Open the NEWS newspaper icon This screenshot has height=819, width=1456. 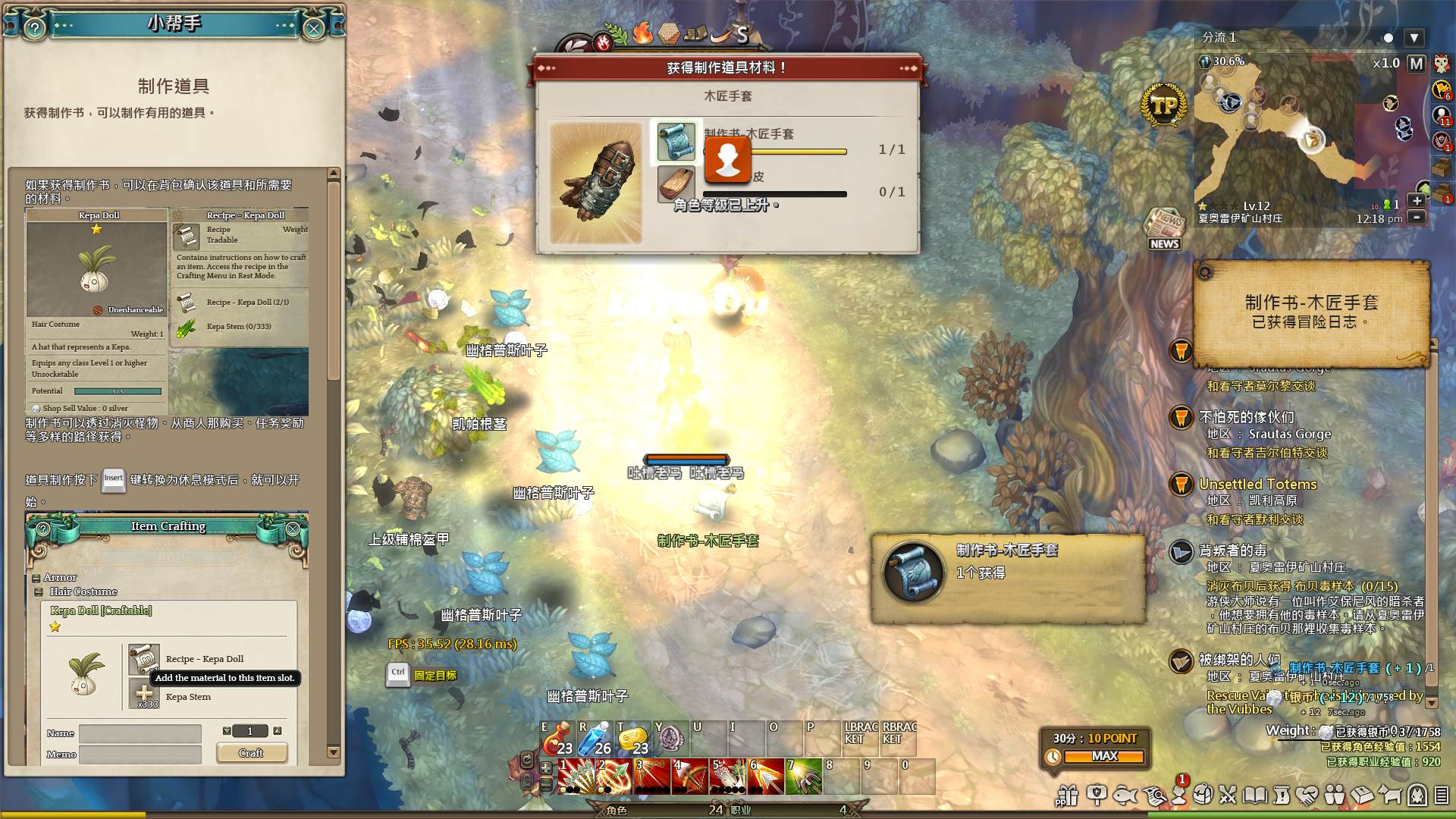tap(1164, 228)
